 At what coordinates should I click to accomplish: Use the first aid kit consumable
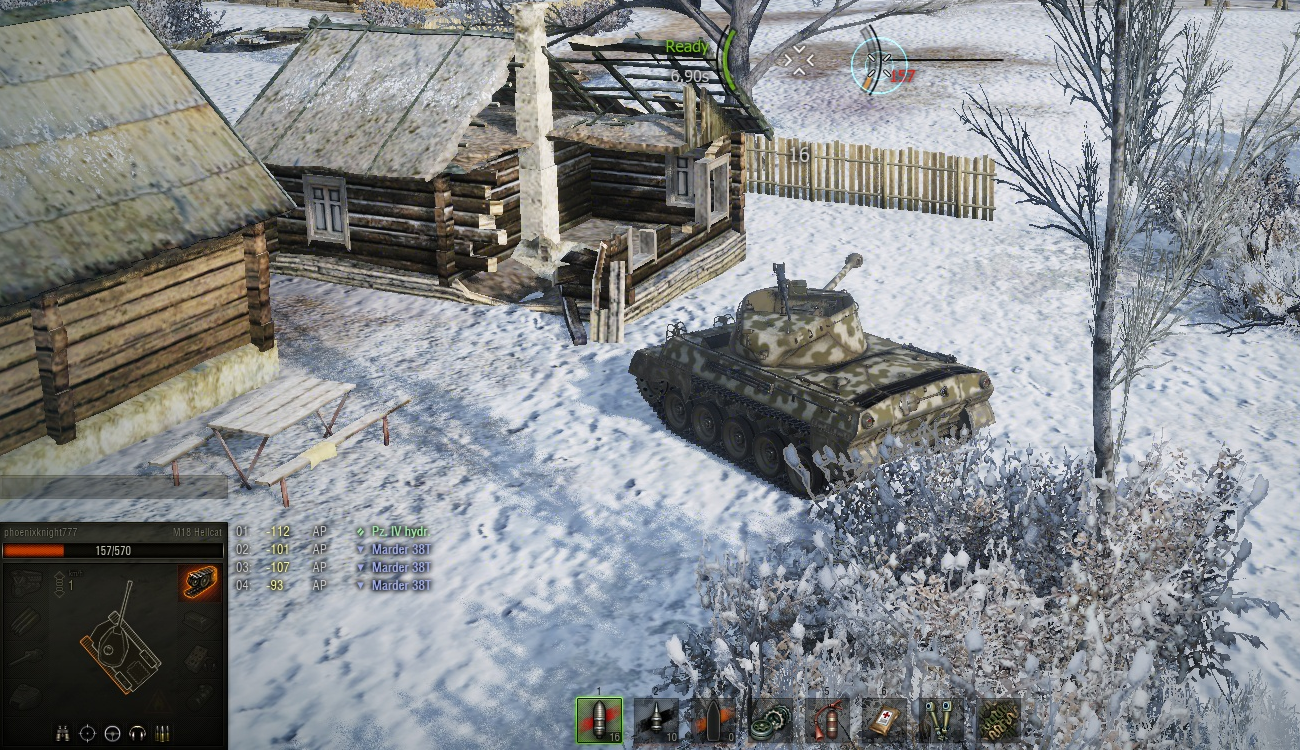[x=885, y=719]
